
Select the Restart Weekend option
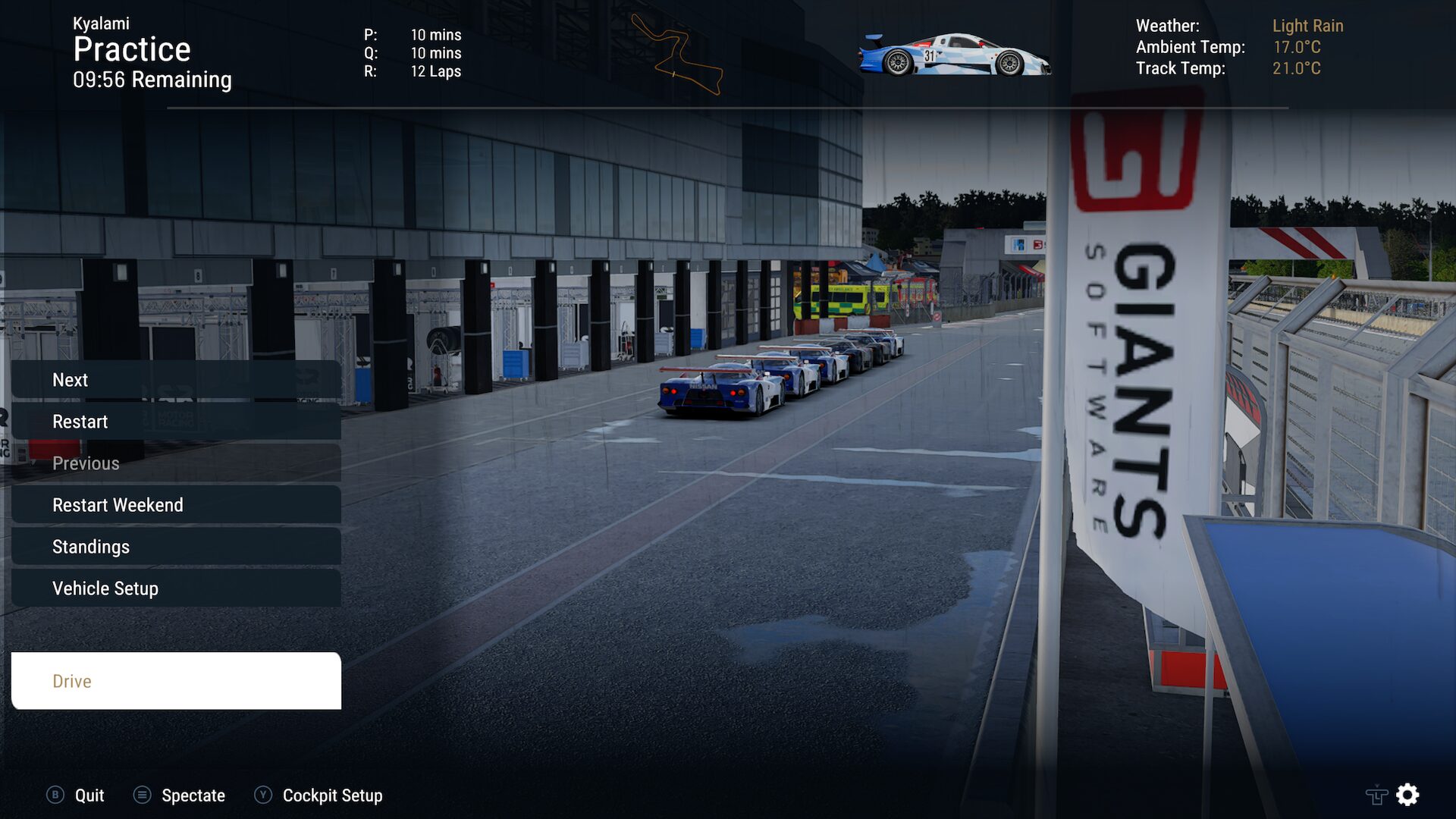click(x=176, y=505)
